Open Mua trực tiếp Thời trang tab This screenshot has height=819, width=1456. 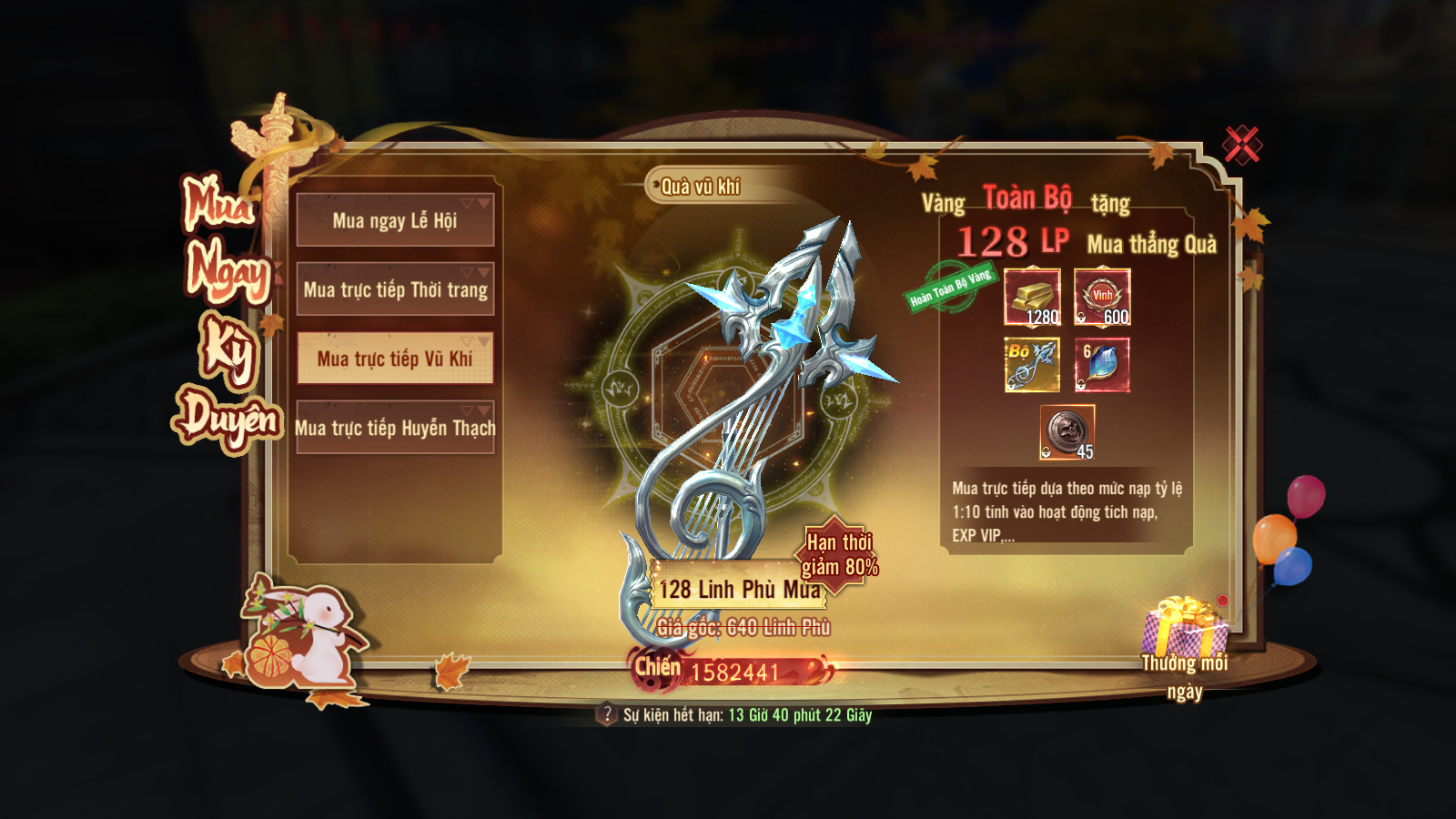point(395,289)
